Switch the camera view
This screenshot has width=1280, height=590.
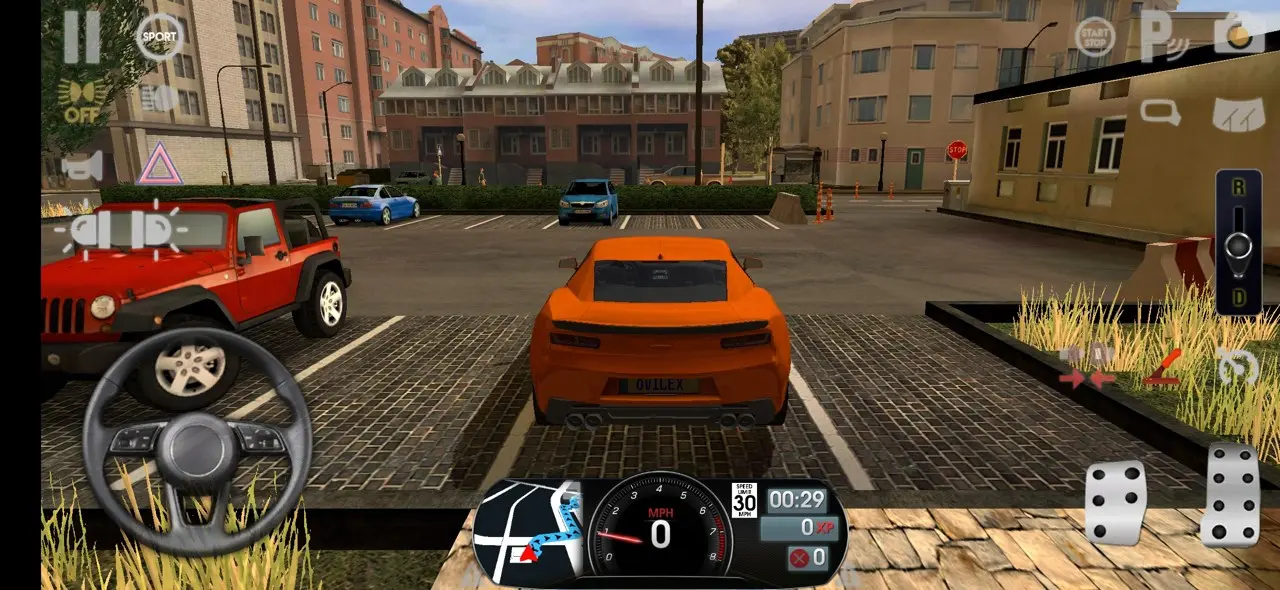tap(1238, 35)
